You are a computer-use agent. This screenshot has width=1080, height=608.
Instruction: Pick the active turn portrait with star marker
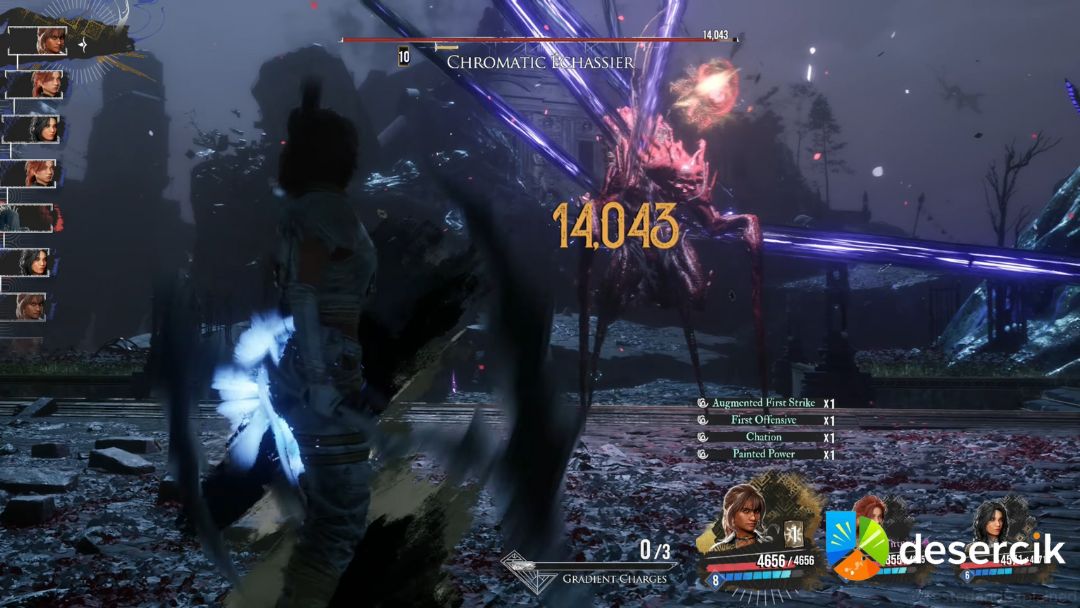coord(50,41)
